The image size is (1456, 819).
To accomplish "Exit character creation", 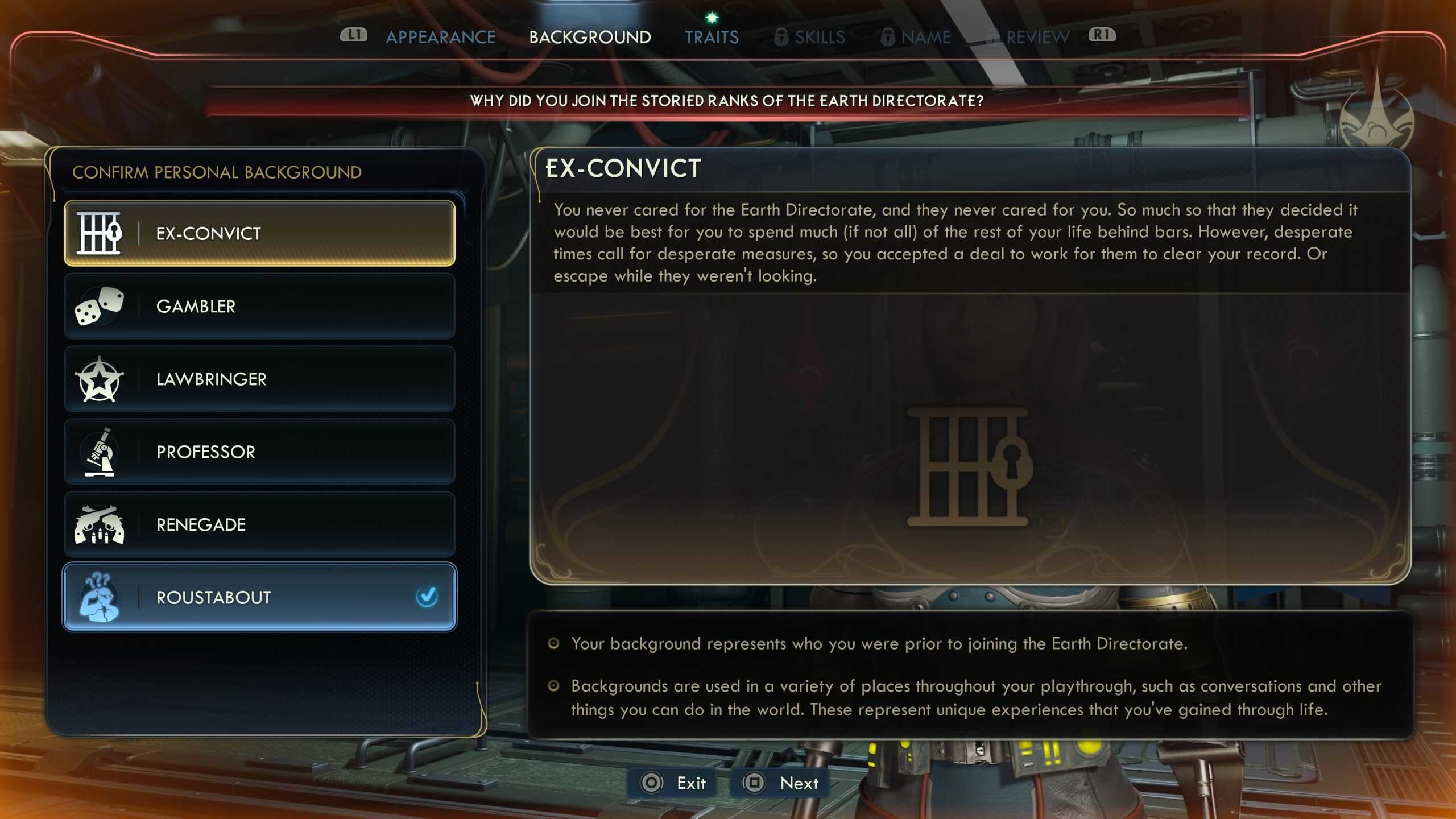I will 673,783.
